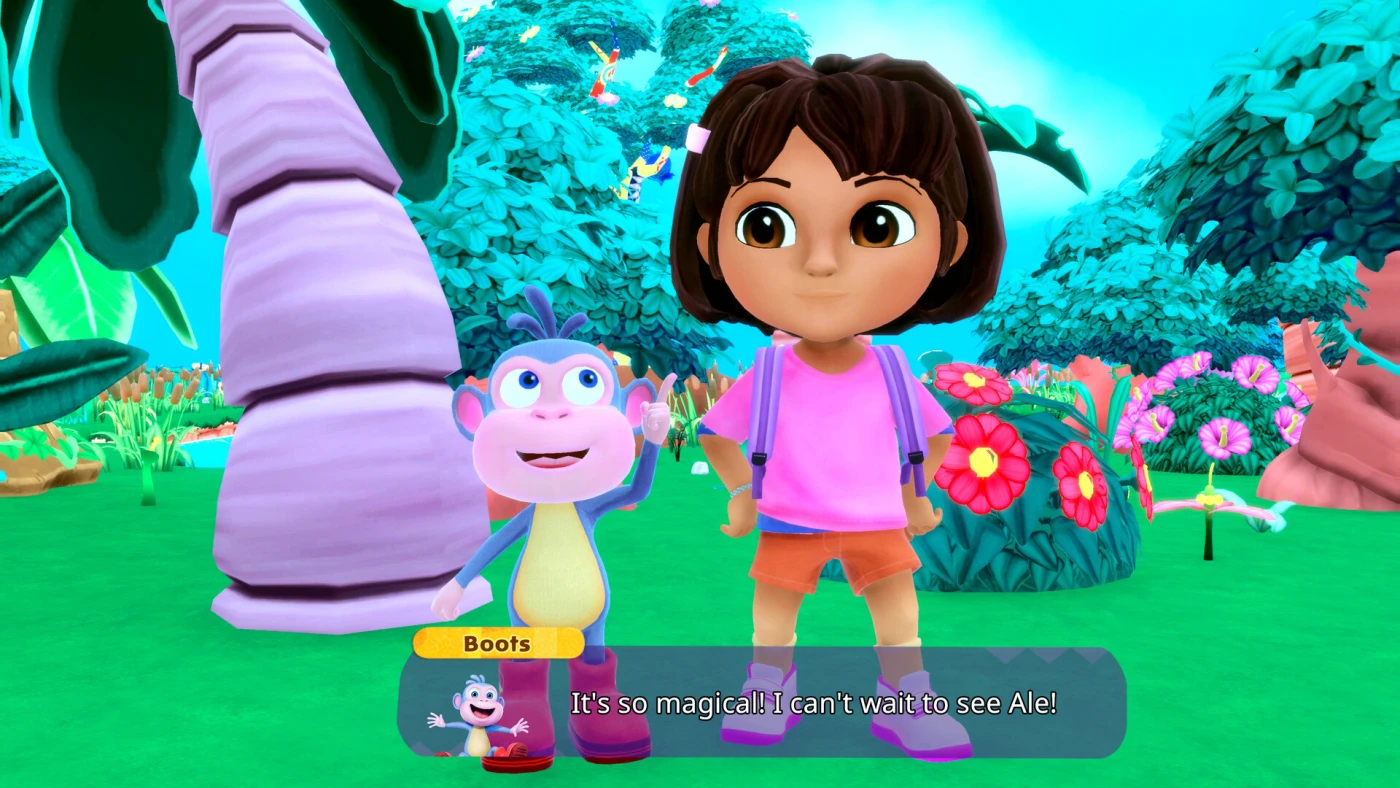The width and height of the screenshot is (1400, 788).
Task: Click the Boots speaker name tag
Action: pos(497,643)
